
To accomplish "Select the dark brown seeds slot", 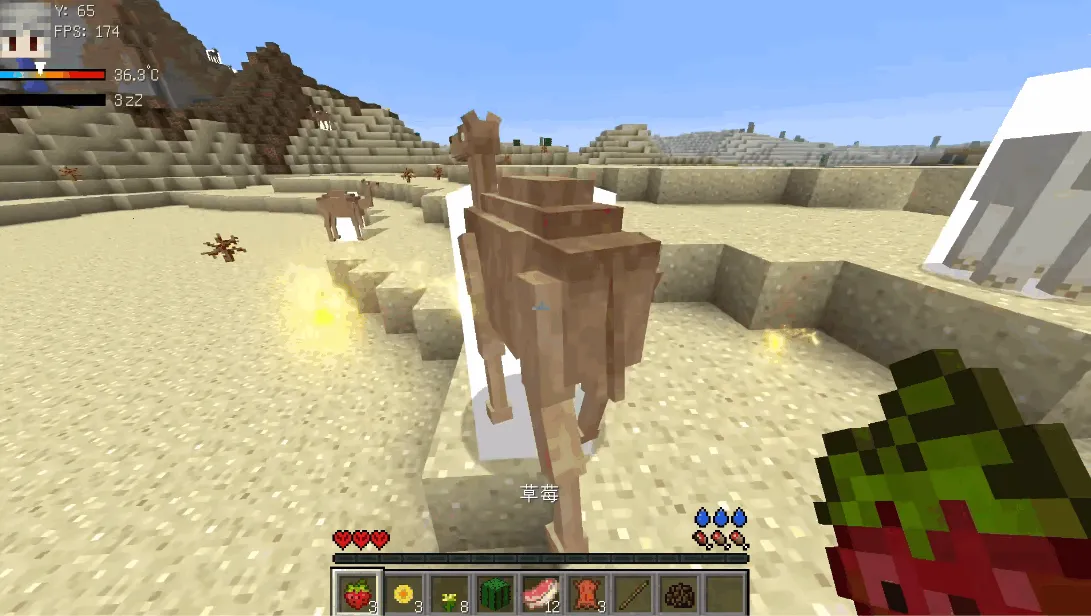I will point(679,594).
